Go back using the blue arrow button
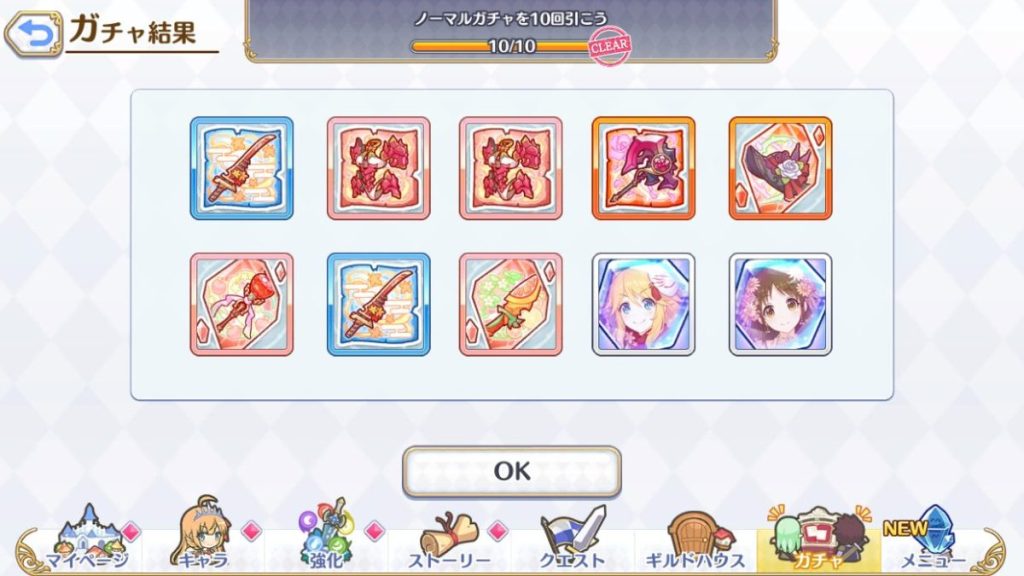 (33, 35)
